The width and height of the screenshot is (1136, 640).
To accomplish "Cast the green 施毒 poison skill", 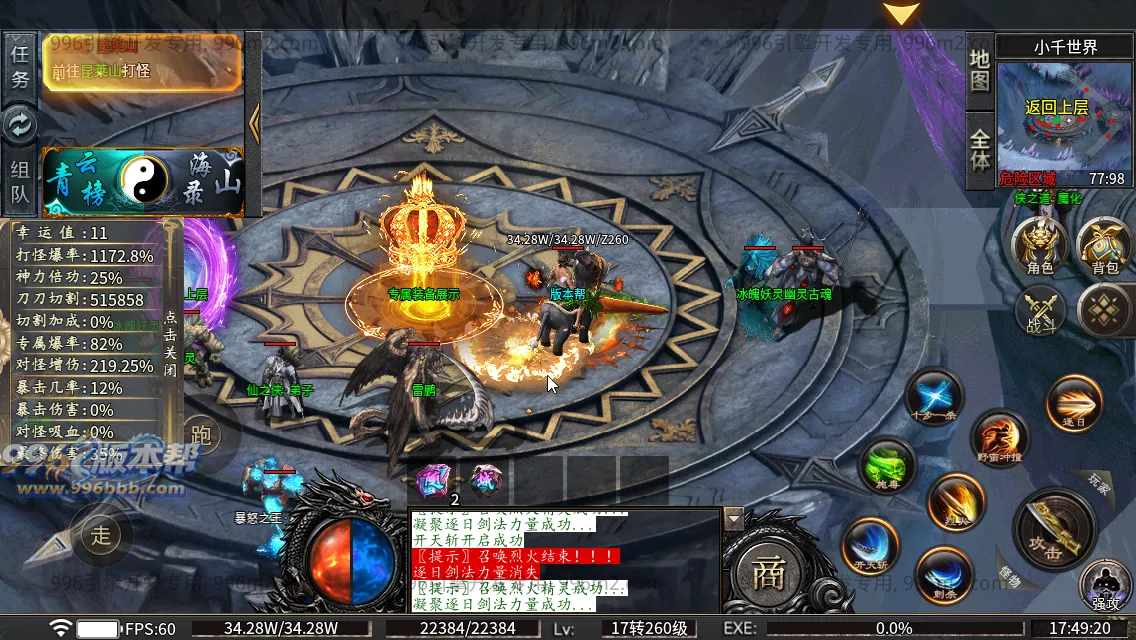I will [887, 466].
